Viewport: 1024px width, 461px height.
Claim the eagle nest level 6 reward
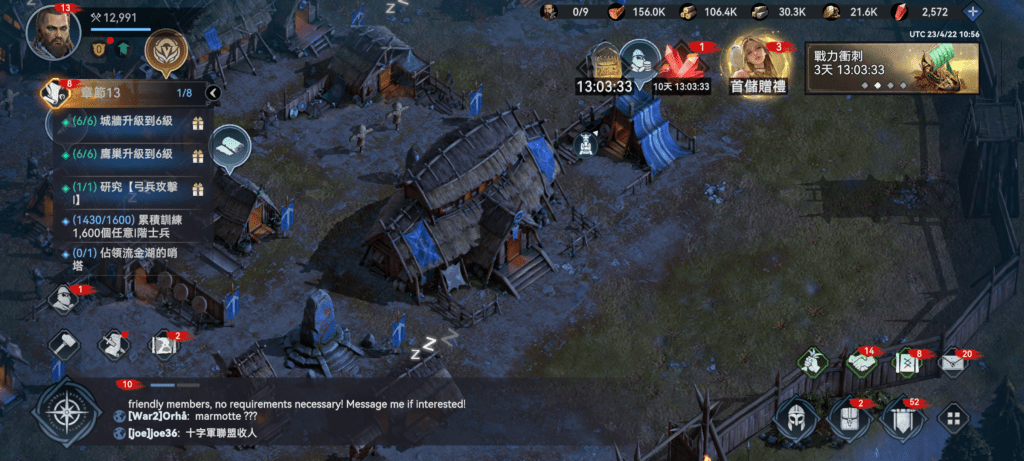[x=197, y=155]
